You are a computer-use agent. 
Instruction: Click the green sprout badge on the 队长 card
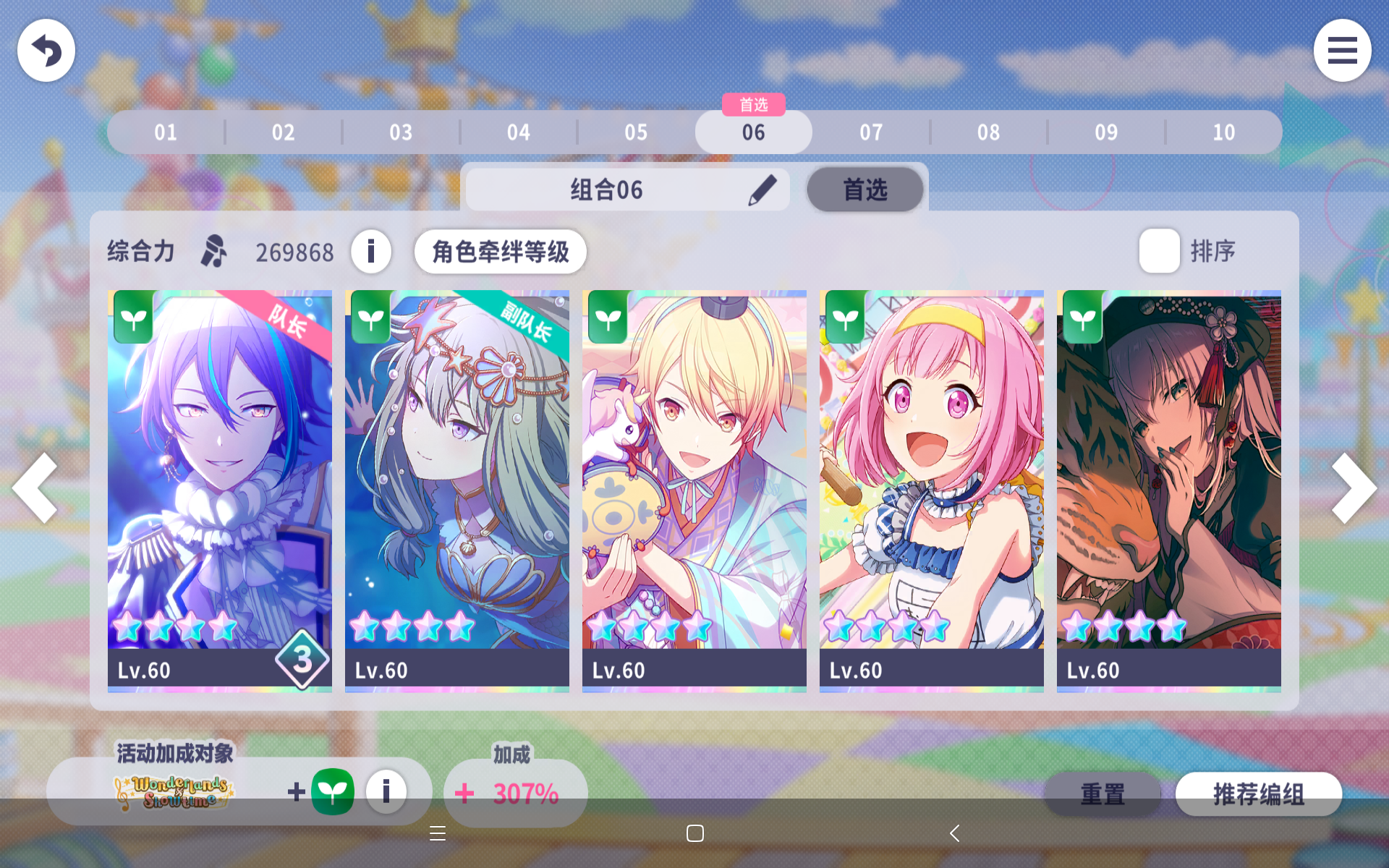pyautogui.click(x=133, y=318)
